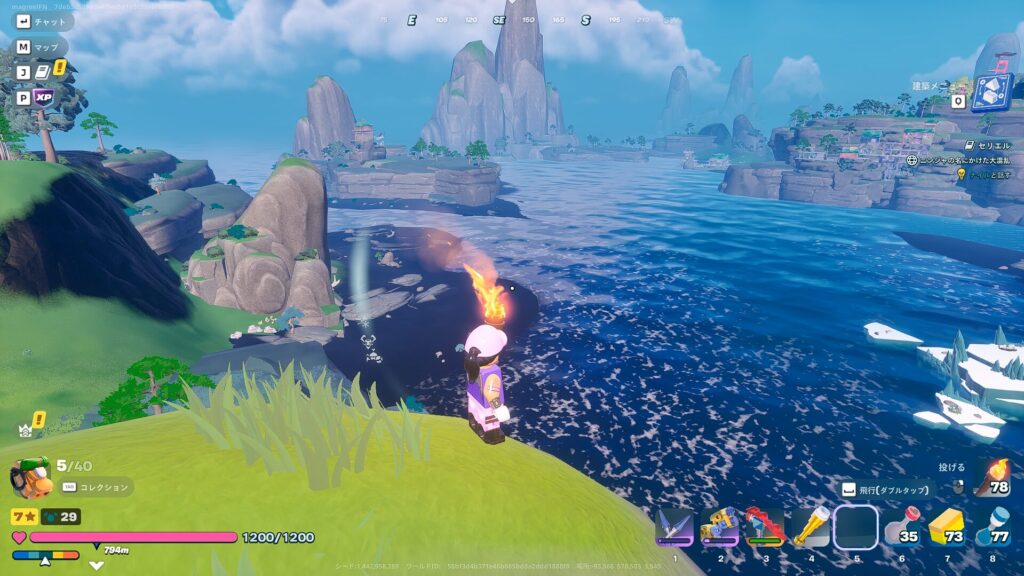
Task: Open the purple XP badge menu
Action: tap(44, 97)
